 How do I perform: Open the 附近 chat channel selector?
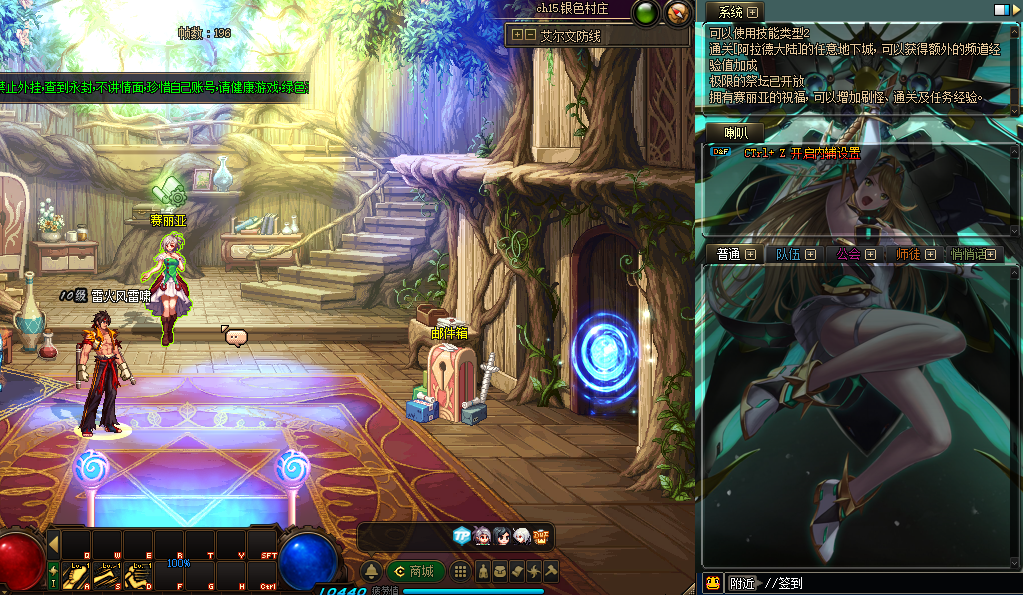(742, 583)
